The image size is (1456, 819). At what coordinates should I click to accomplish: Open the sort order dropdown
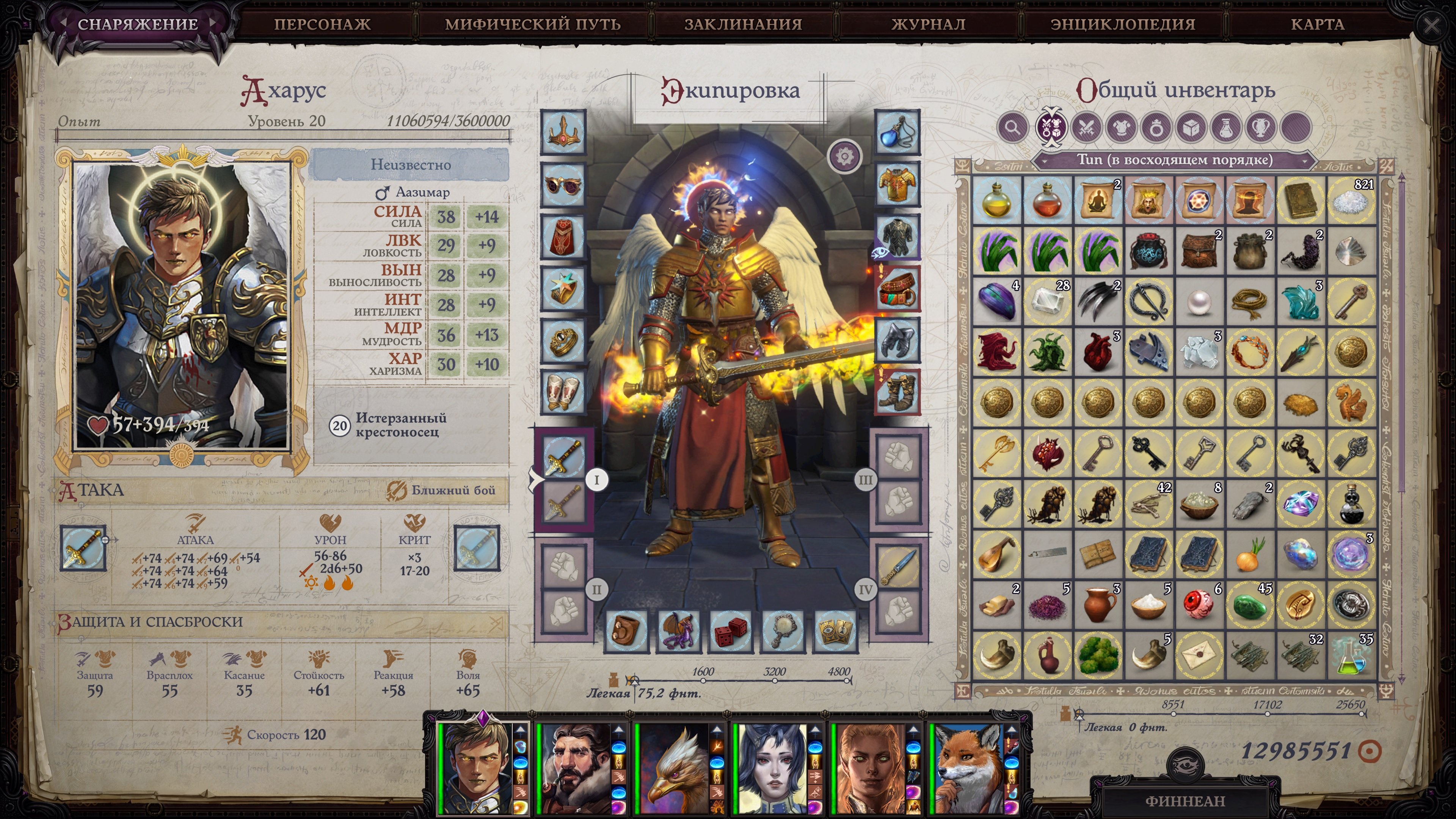[x=1174, y=160]
